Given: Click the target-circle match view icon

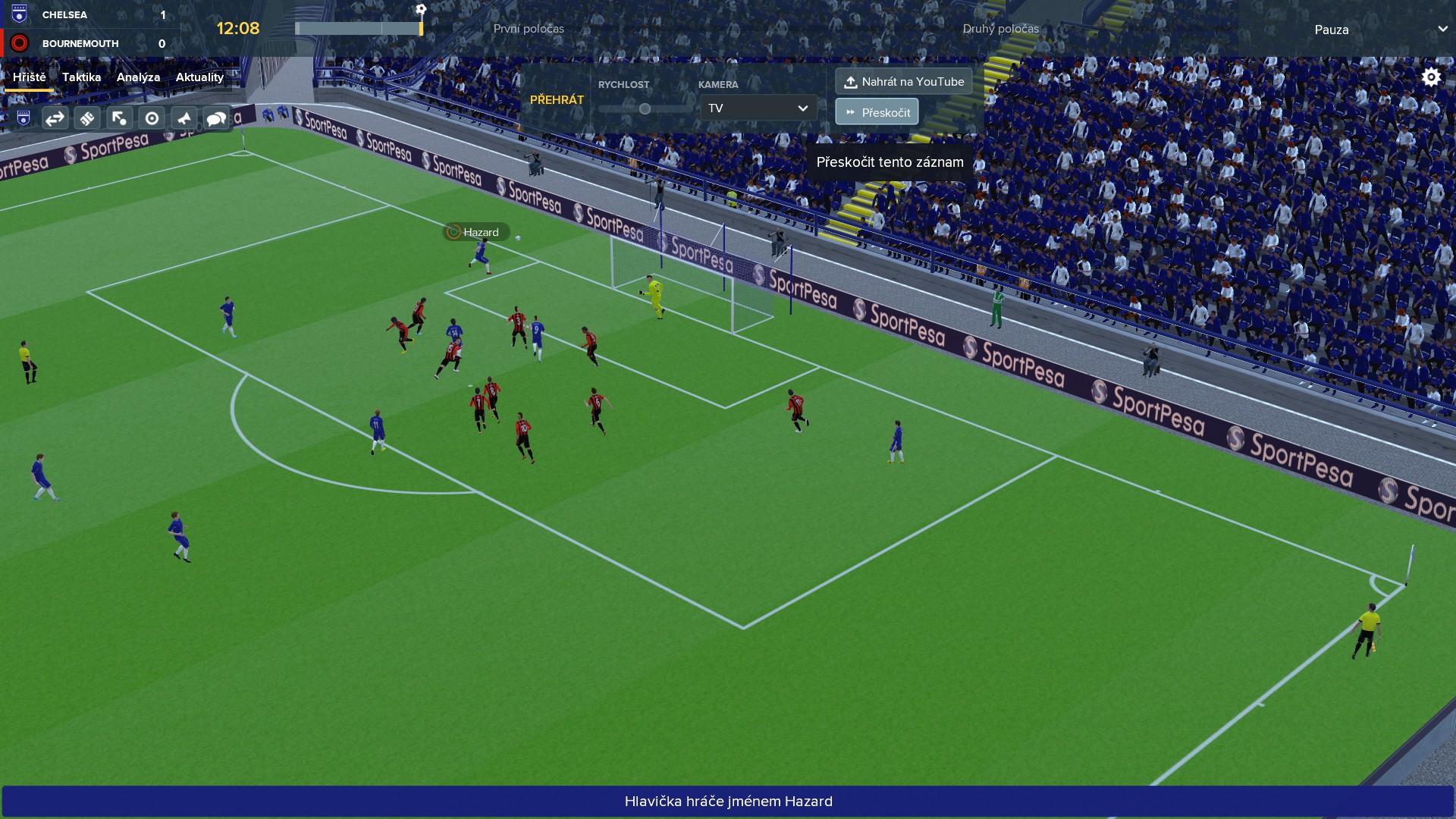Looking at the screenshot, I should [152, 118].
